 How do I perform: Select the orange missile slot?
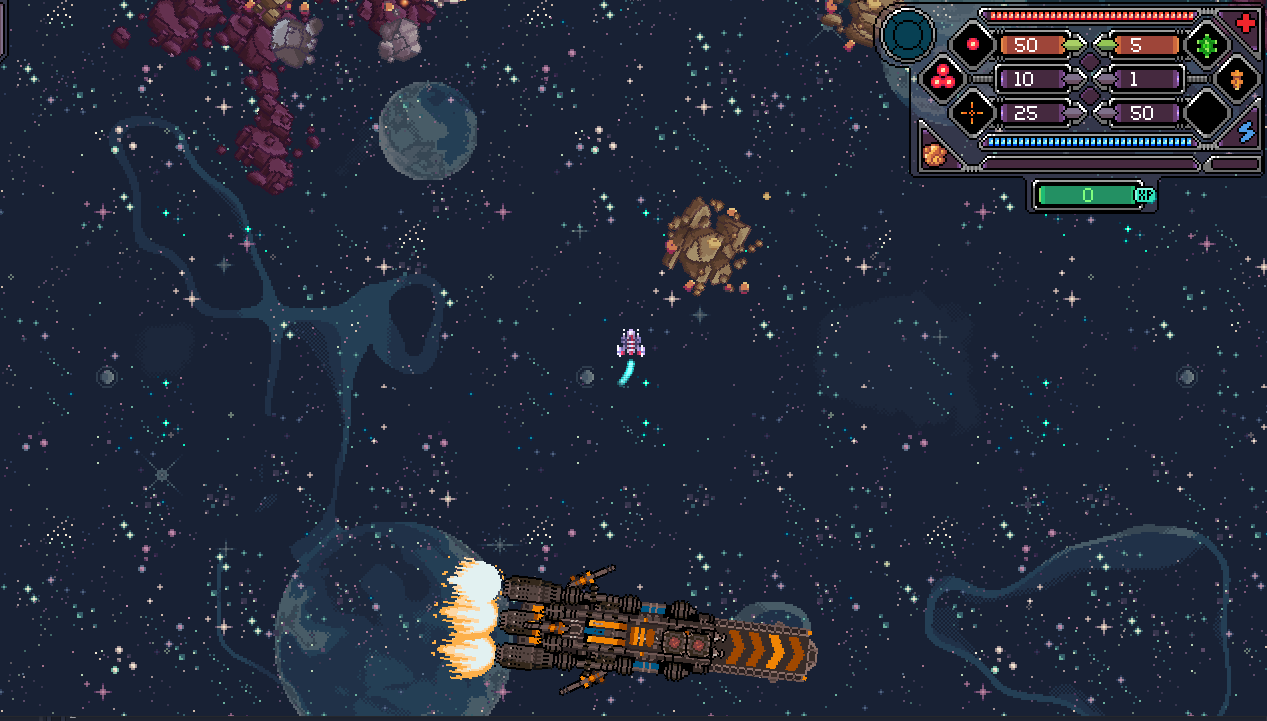(1236, 78)
